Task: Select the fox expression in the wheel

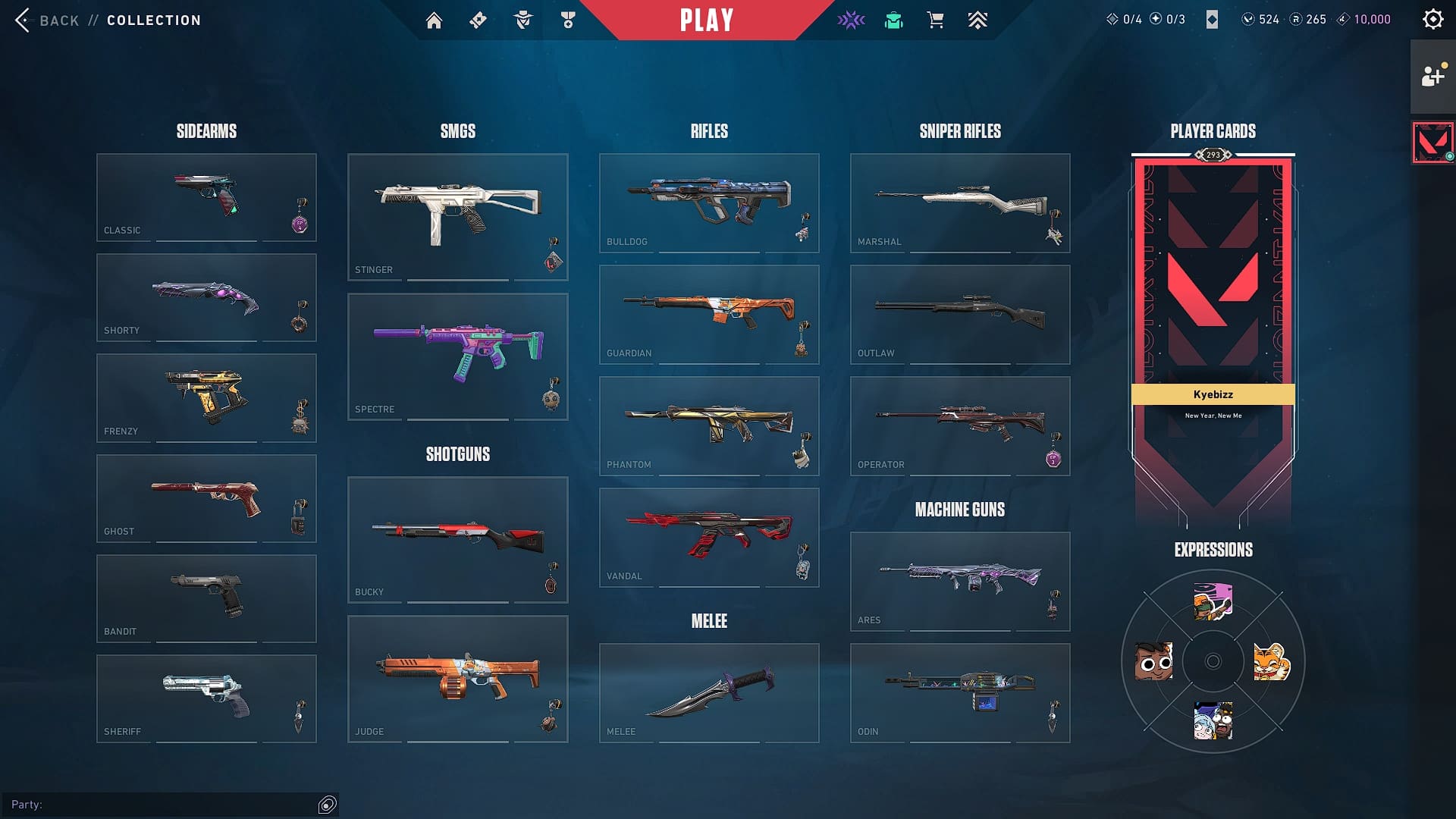Action: [1272, 661]
